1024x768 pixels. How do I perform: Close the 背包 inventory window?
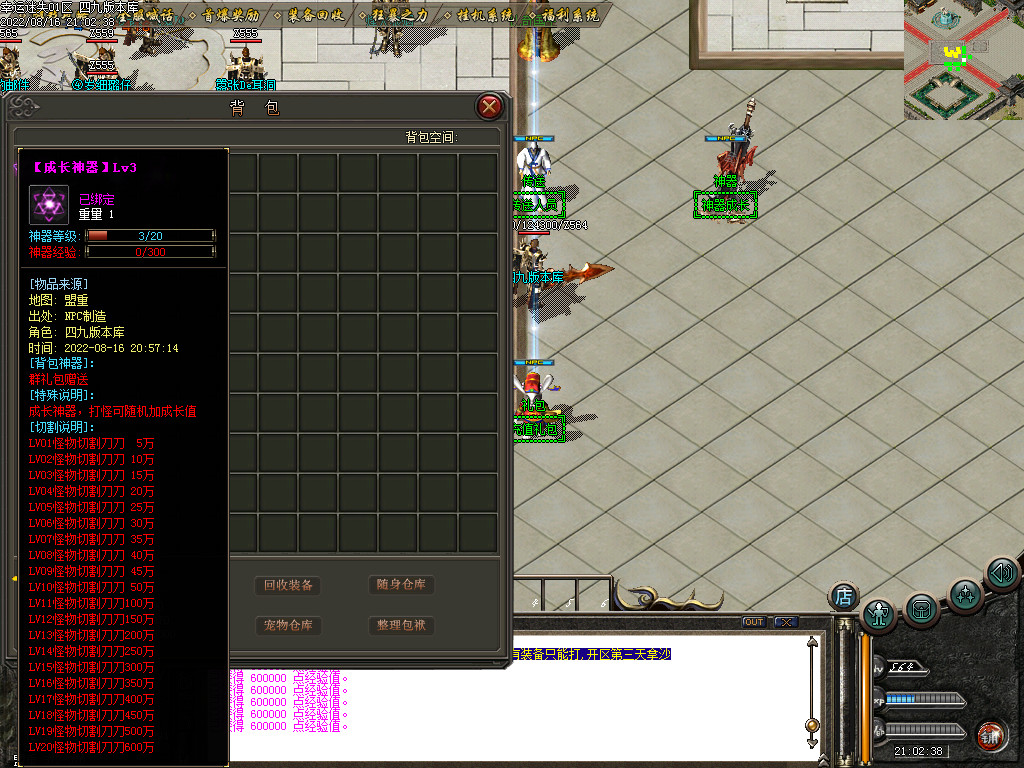pyautogui.click(x=489, y=107)
